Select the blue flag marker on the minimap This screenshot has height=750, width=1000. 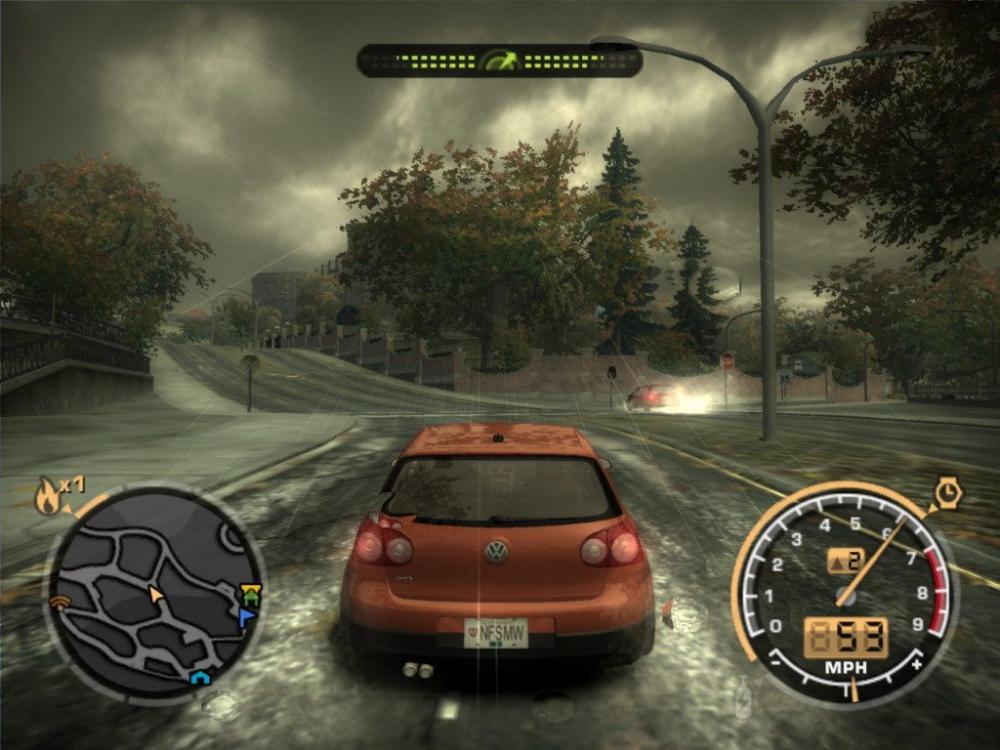coord(246,617)
